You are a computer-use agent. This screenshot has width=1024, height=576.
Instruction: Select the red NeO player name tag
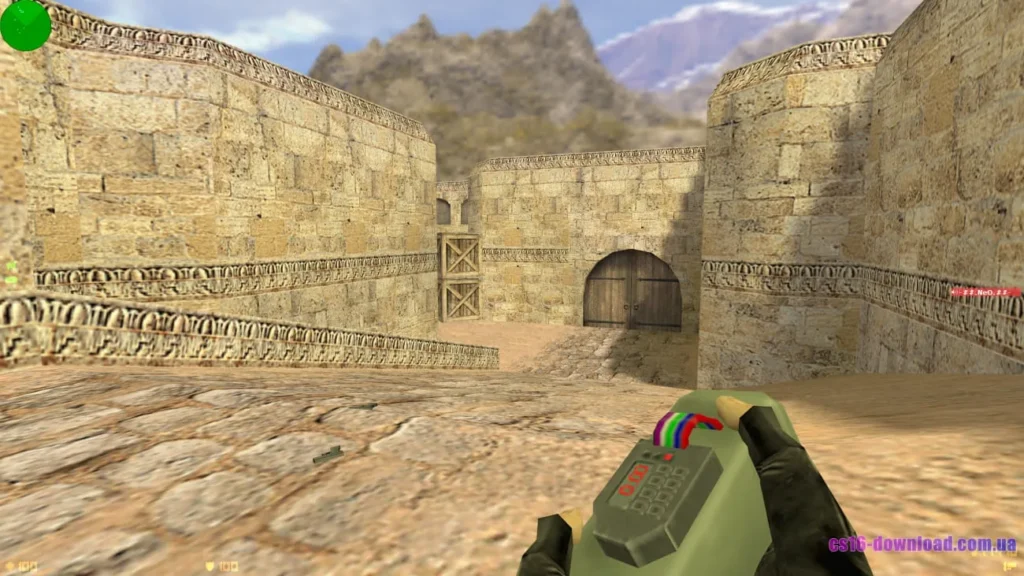(985, 292)
